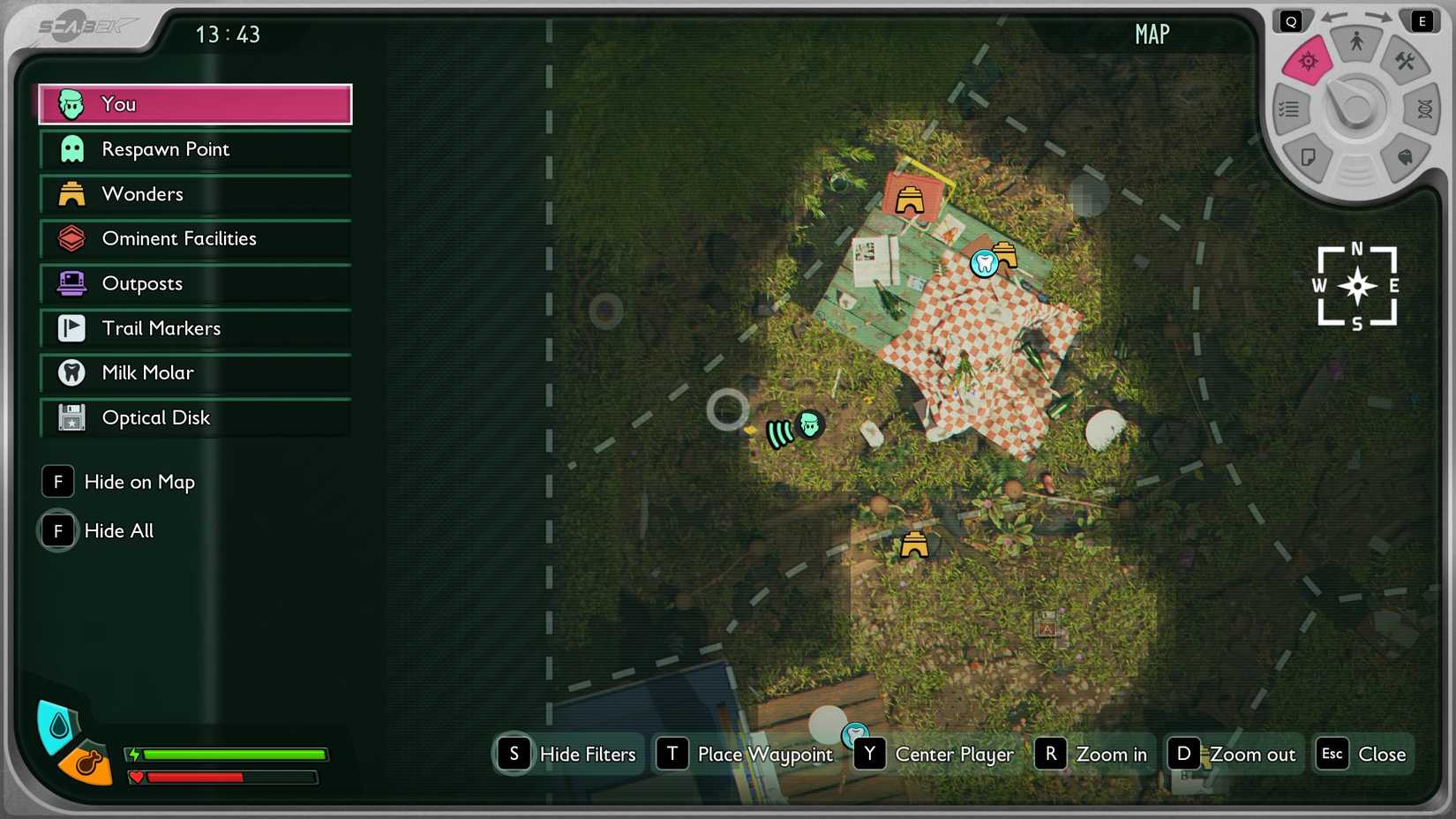Toggle the Optical Disk filter
Viewport: 1456px width, 819px height.
(194, 417)
